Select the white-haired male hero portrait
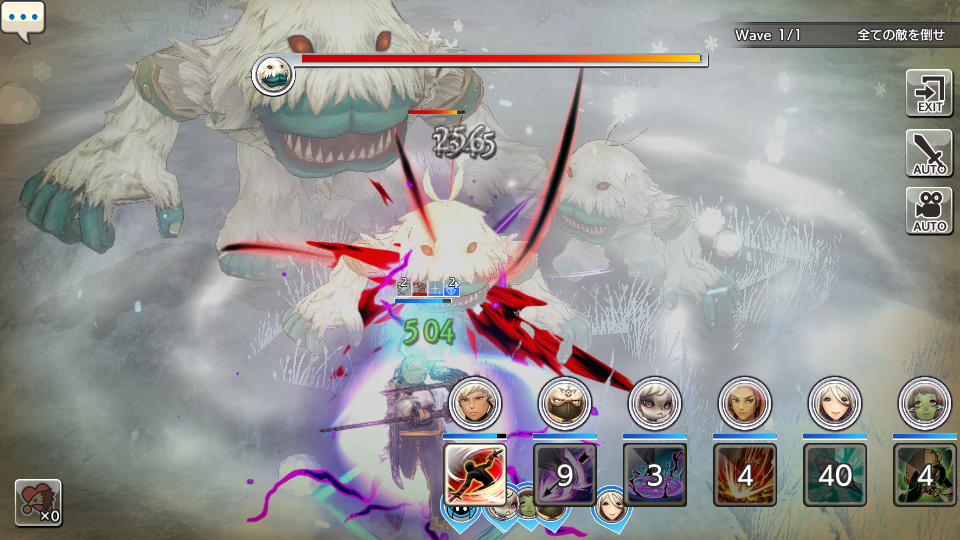 tap(475, 404)
